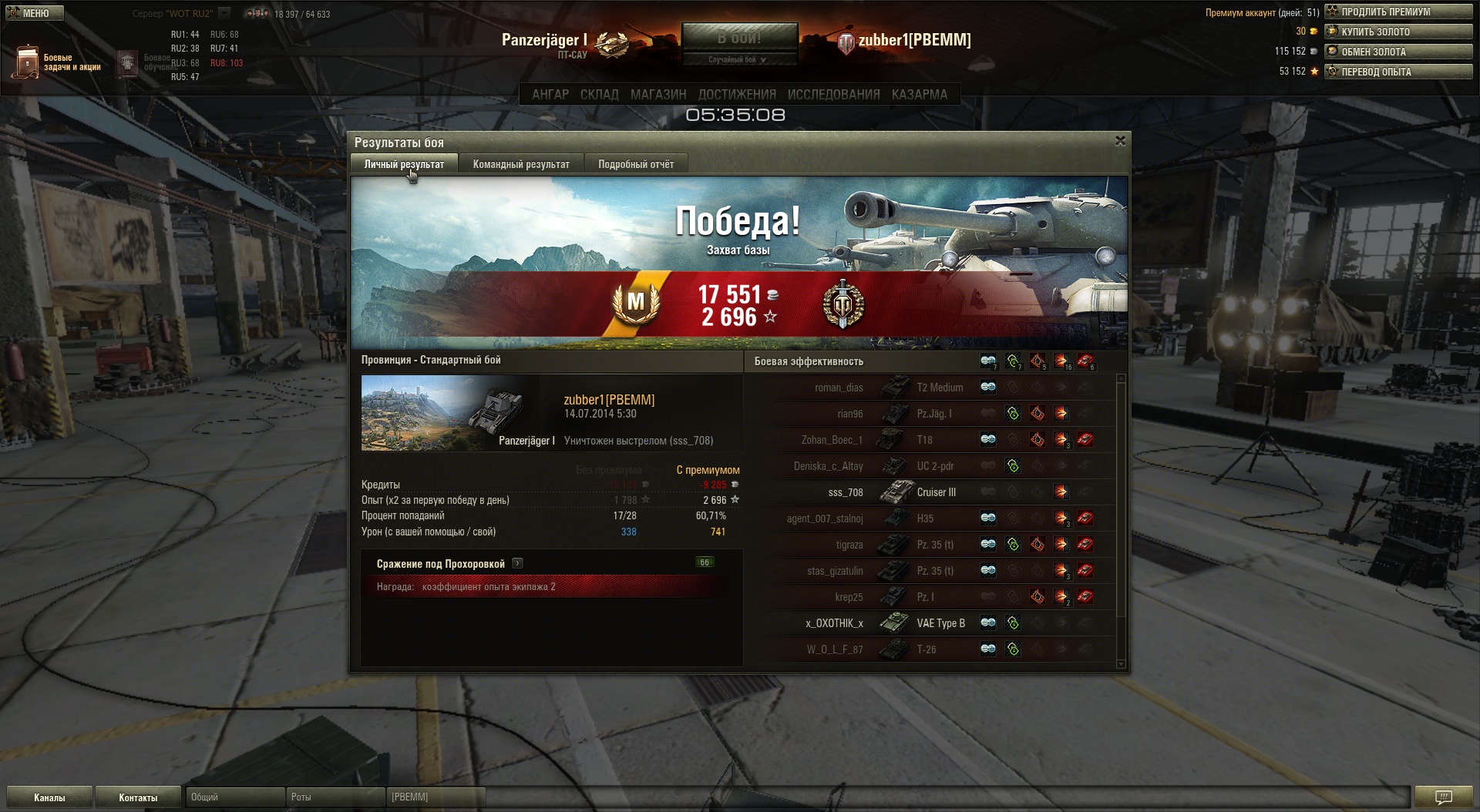Switch to Командный результат tab
1480x812 pixels.
521,164
